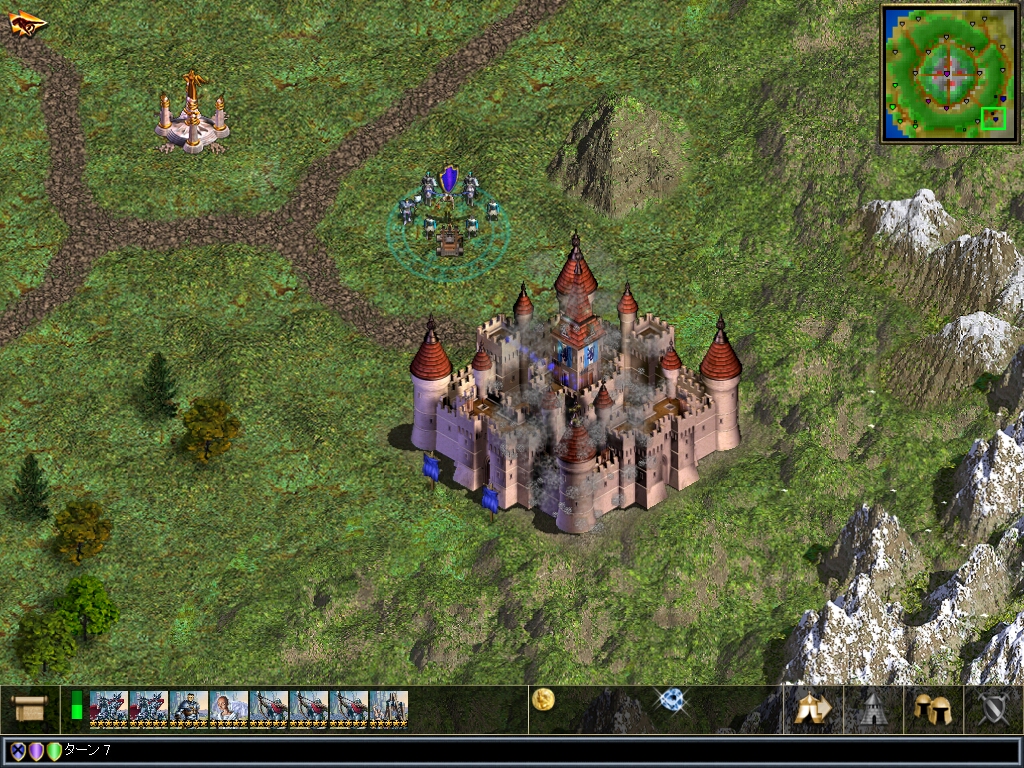The width and height of the screenshot is (1024, 768).
Task: Activate the tent with arrow button
Action: [x=813, y=709]
